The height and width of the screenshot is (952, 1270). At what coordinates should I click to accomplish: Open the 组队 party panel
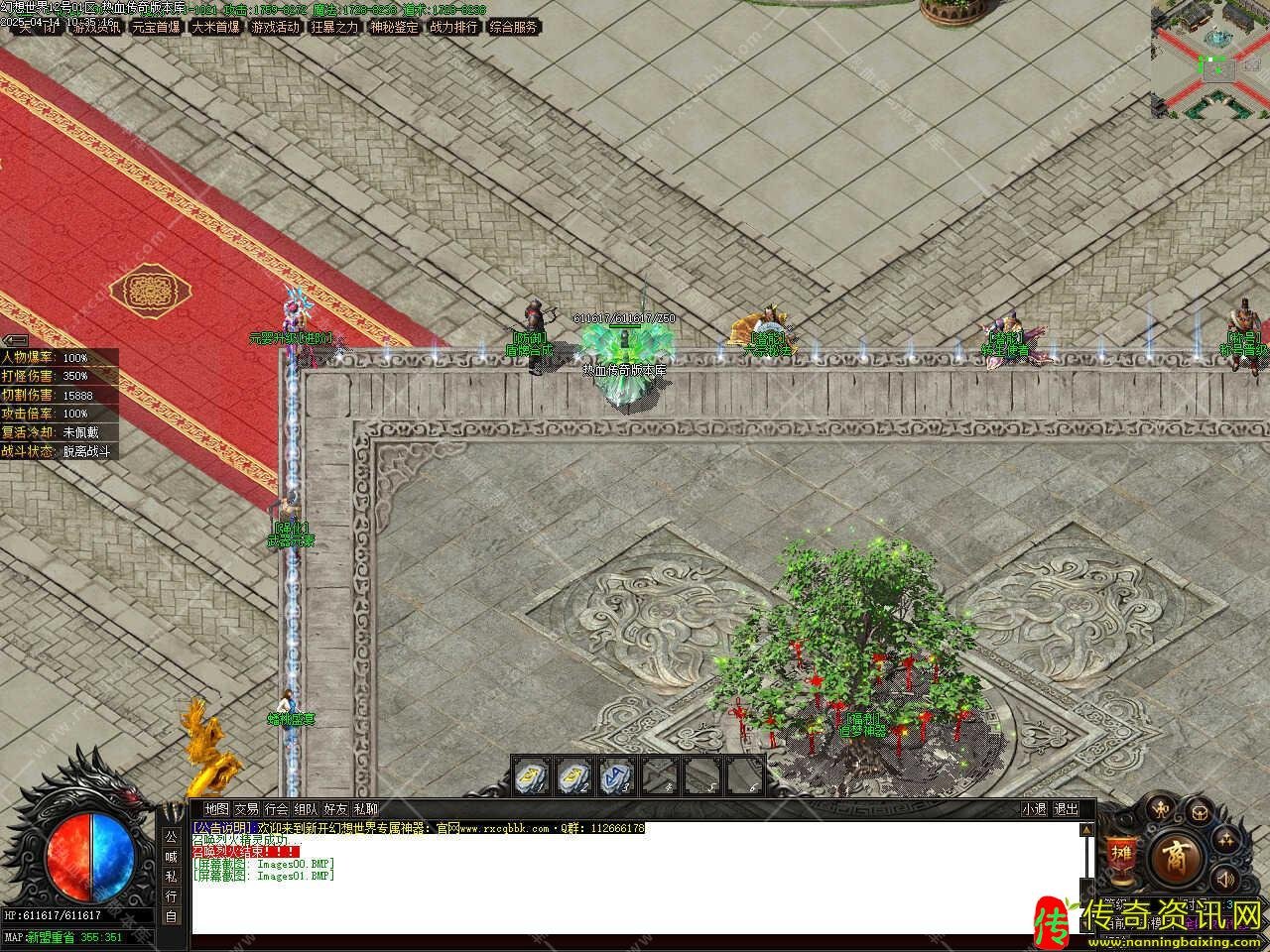(307, 809)
